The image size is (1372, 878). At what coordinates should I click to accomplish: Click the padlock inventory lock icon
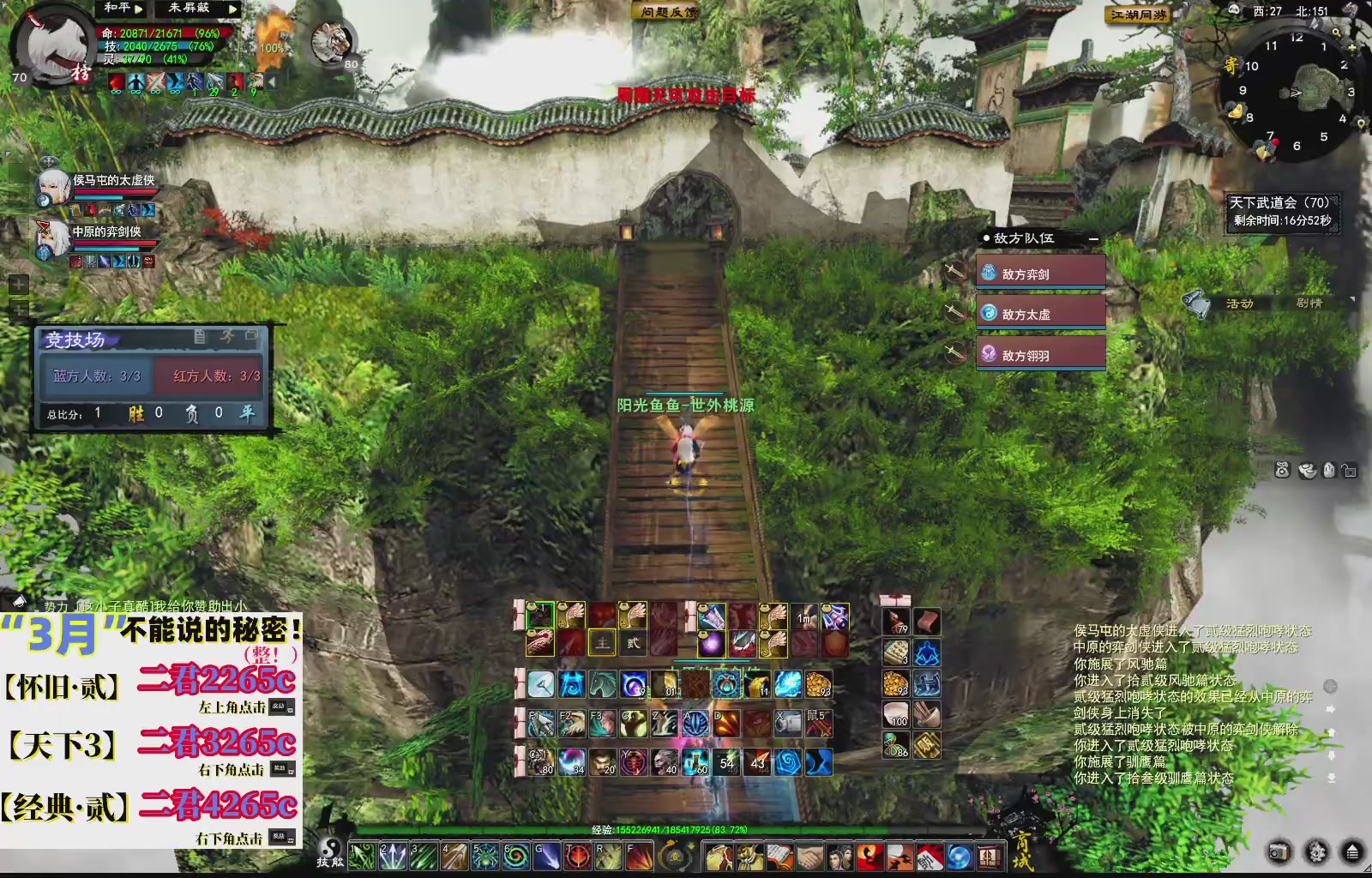click(x=1348, y=471)
